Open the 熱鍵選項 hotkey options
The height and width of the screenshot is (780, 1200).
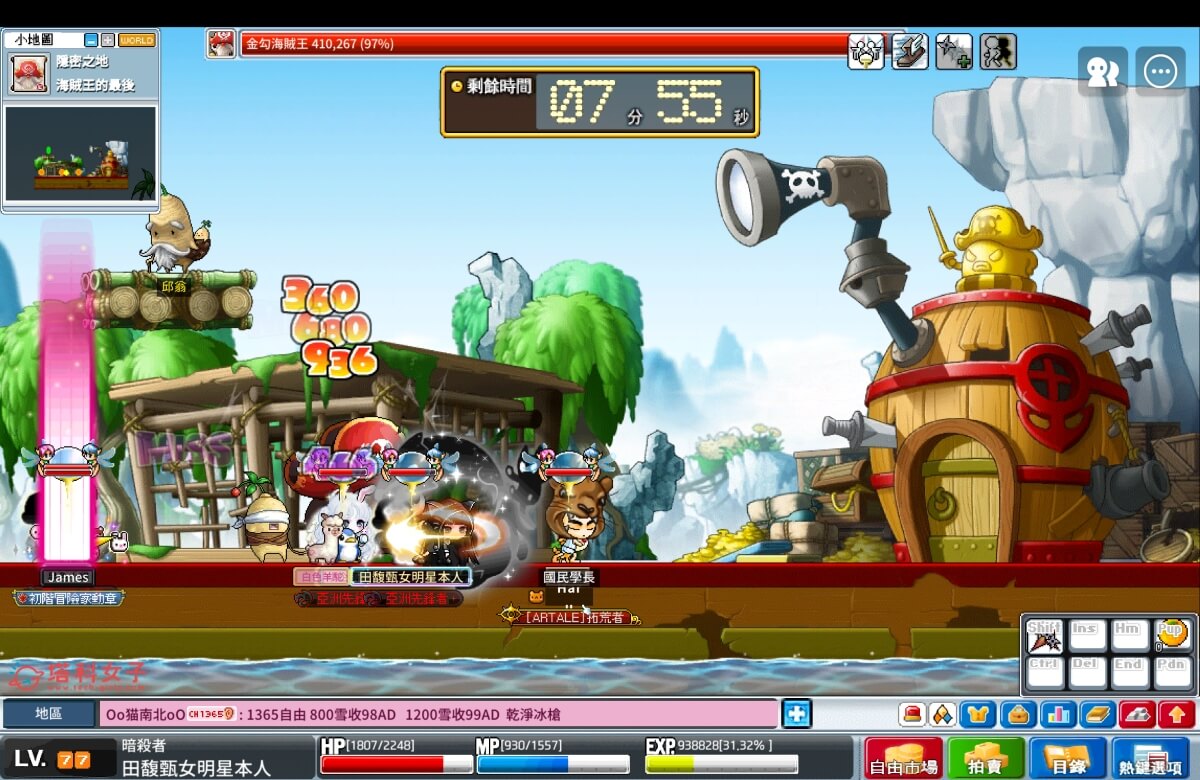click(1150, 758)
